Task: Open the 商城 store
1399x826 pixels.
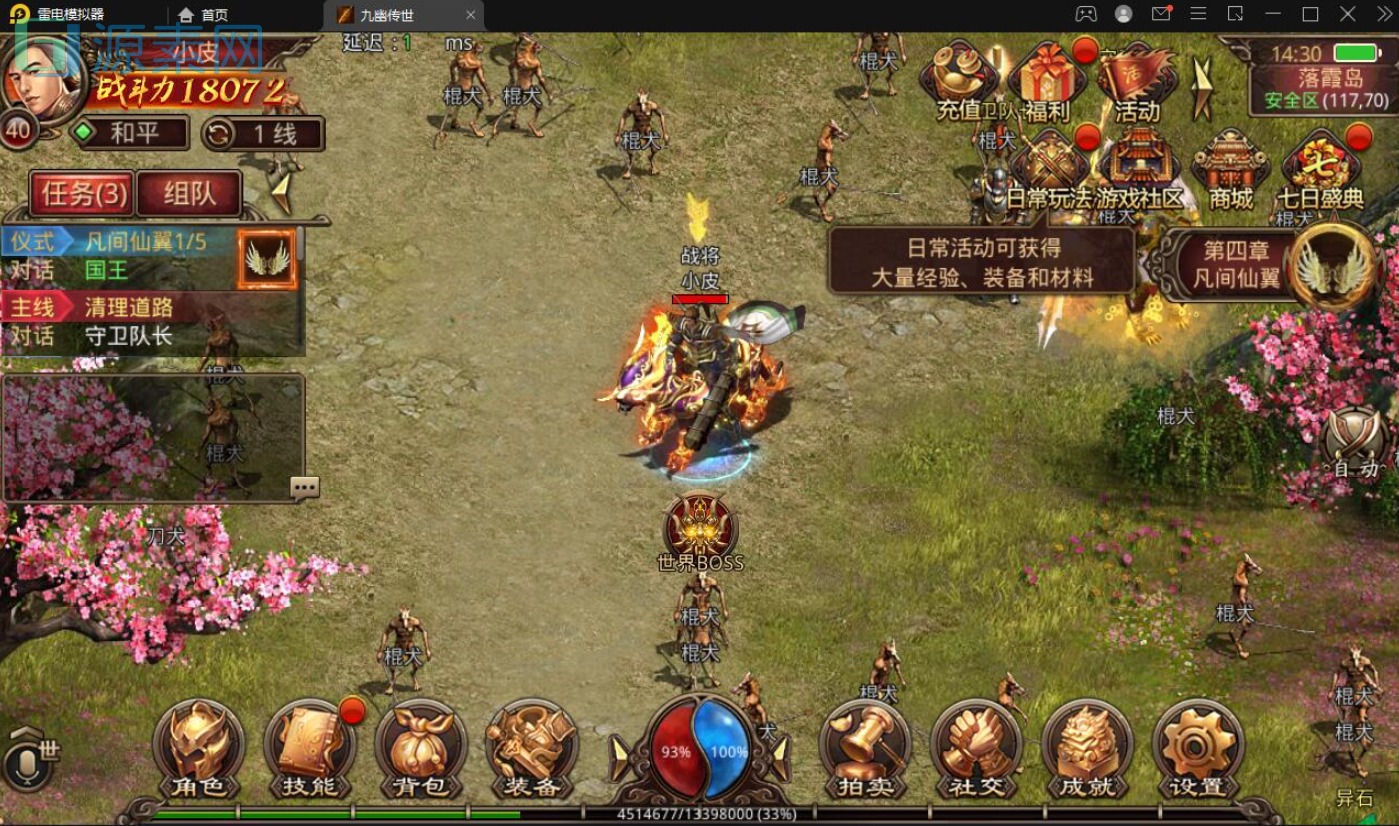Action: coord(1230,170)
